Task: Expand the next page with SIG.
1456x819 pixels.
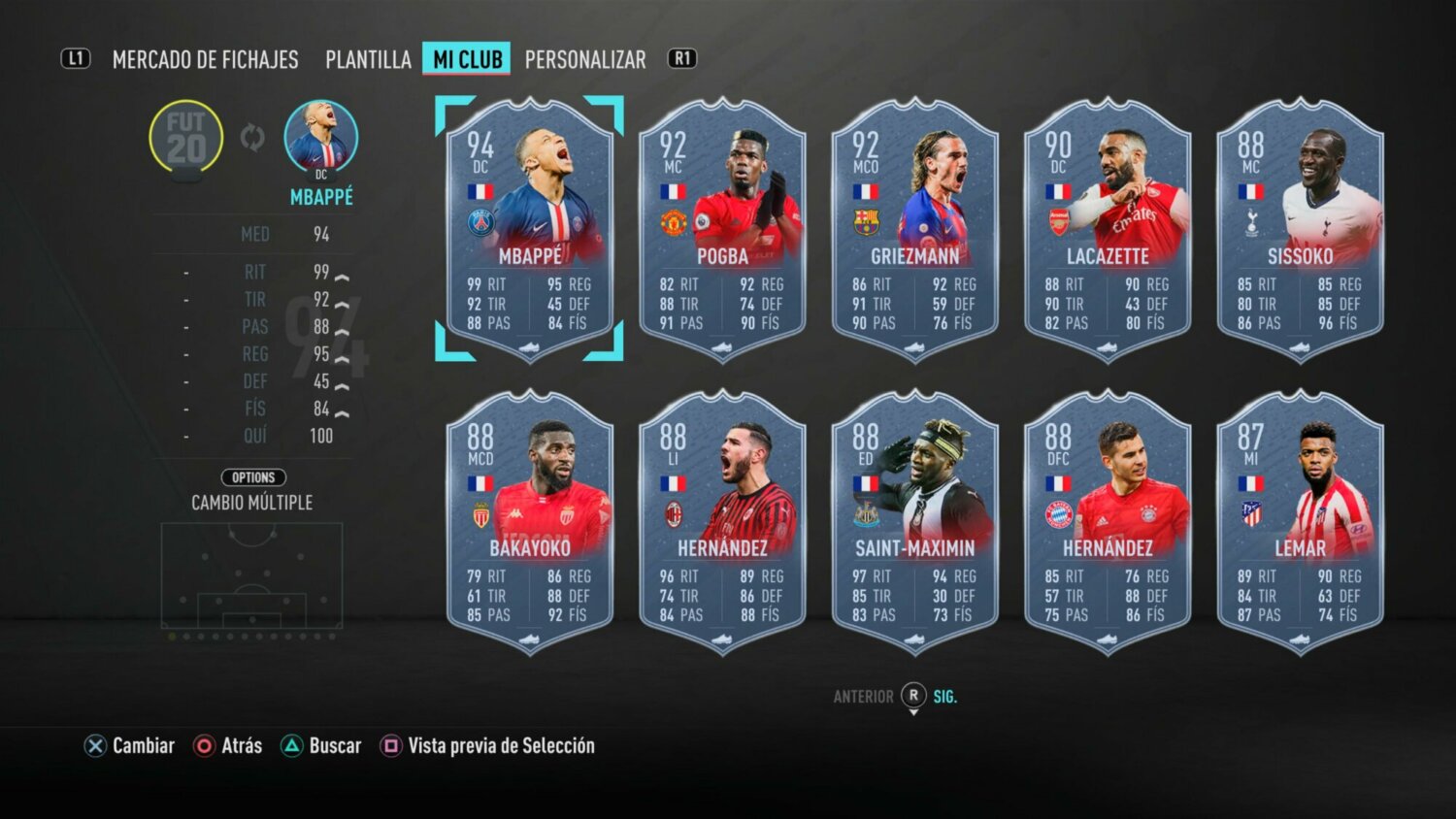Action: pyautogui.click(x=944, y=696)
